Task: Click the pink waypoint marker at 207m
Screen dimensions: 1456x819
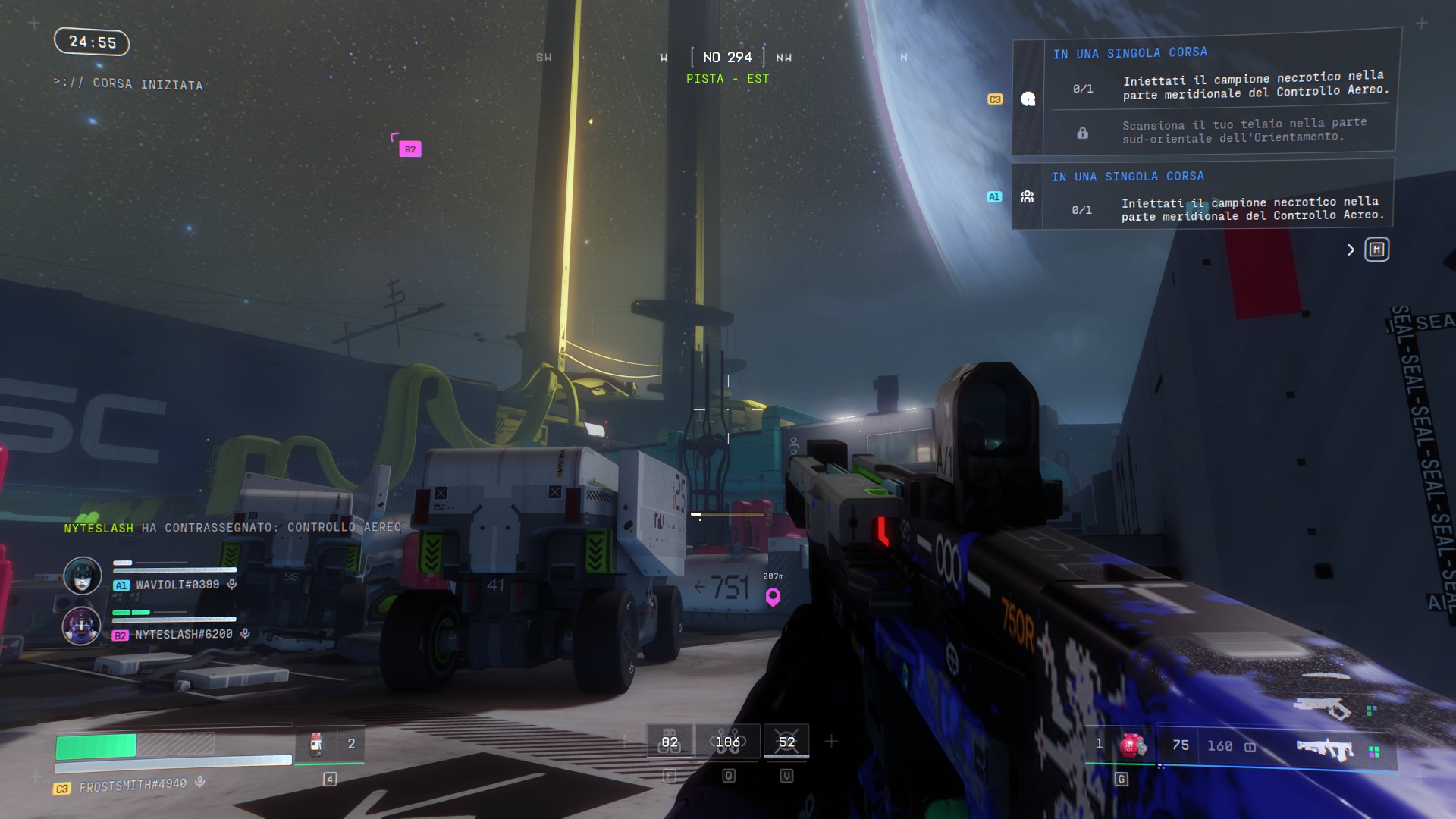Action: tap(773, 597)
